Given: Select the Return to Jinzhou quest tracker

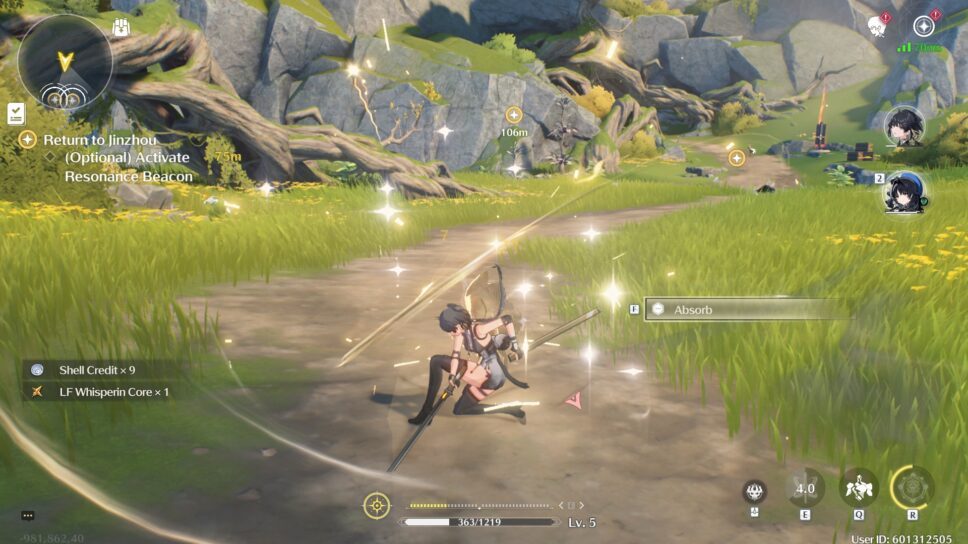Looking at the screenshot, I should pyautogui.click(x=100, y=140).
